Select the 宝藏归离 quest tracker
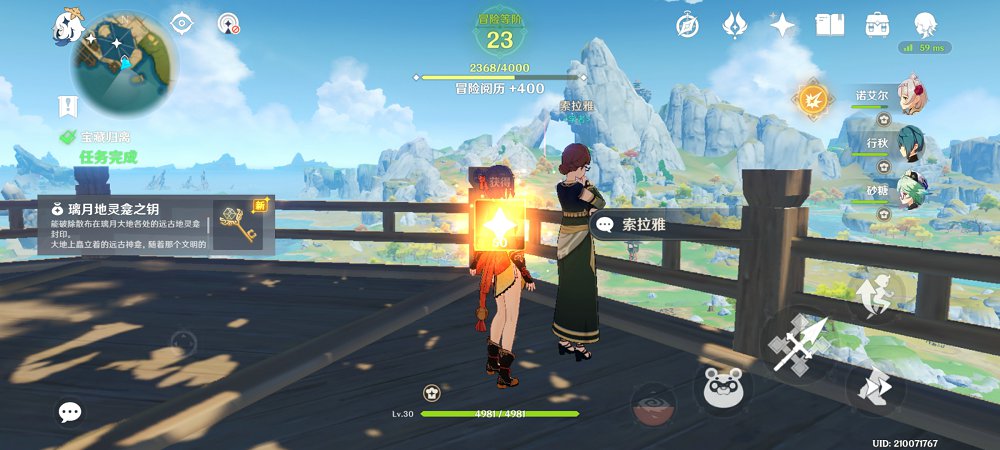Viewport: 1000px width, 450px height. [x=106, y=136]
